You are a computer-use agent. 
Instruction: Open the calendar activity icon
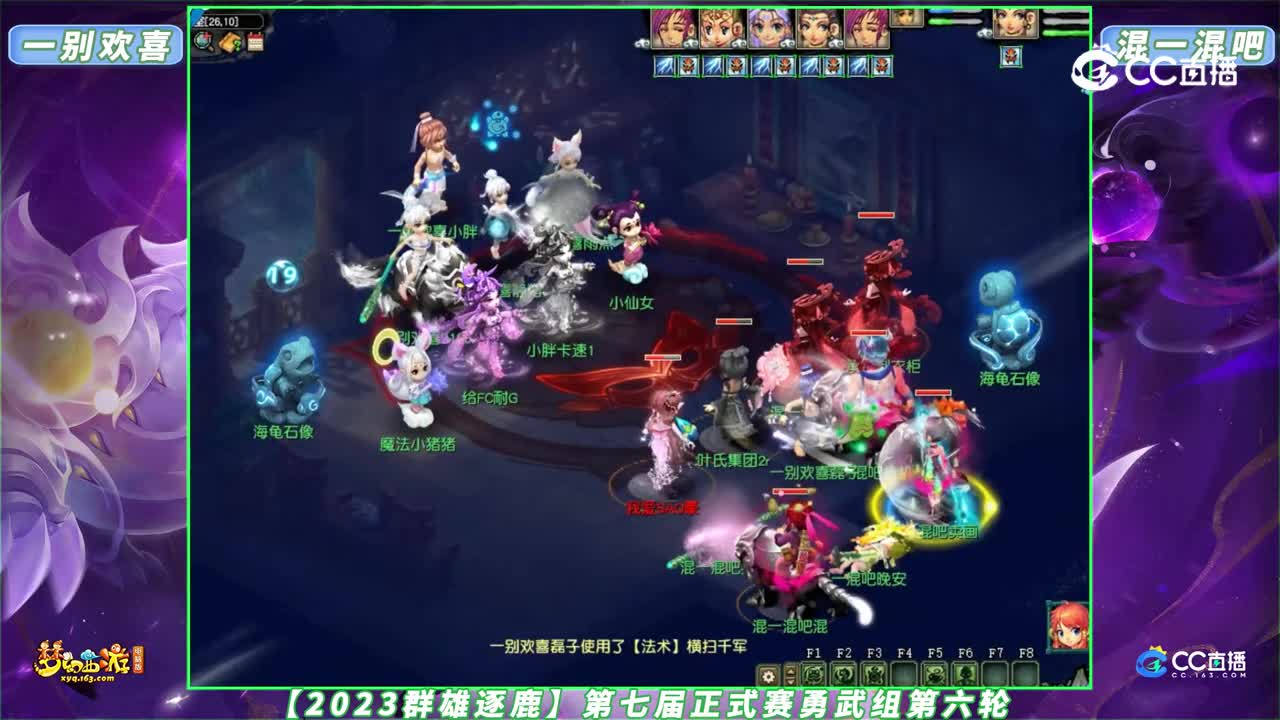pyautogui.click(x=254, y=43)
